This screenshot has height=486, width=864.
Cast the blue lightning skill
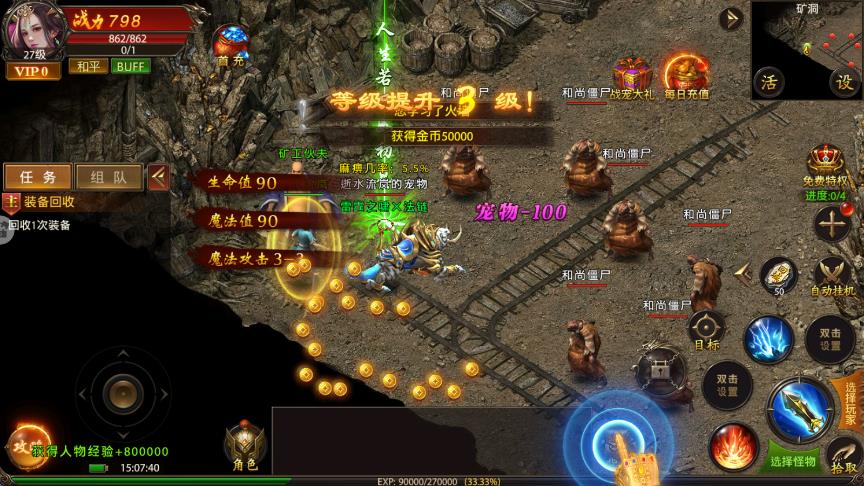(769, 340)
